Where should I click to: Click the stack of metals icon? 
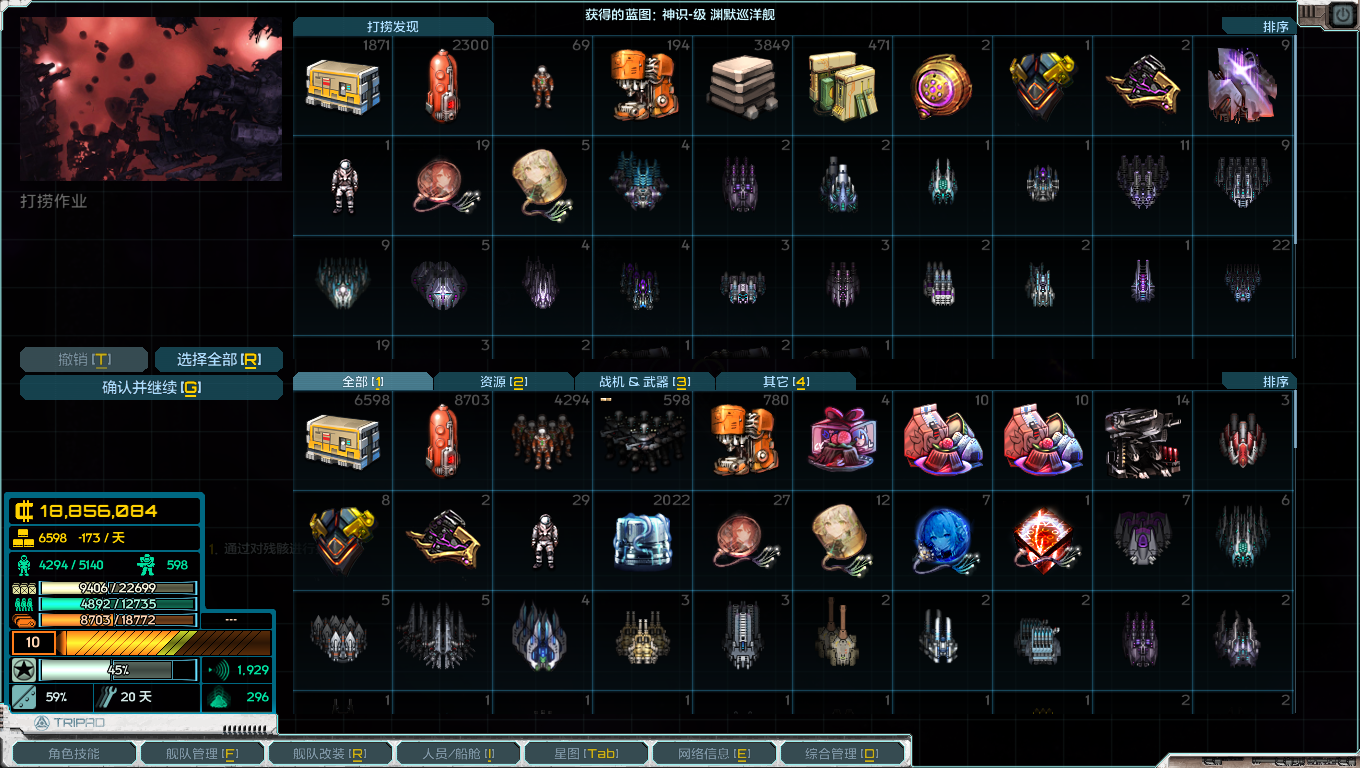tap(742, 87)
